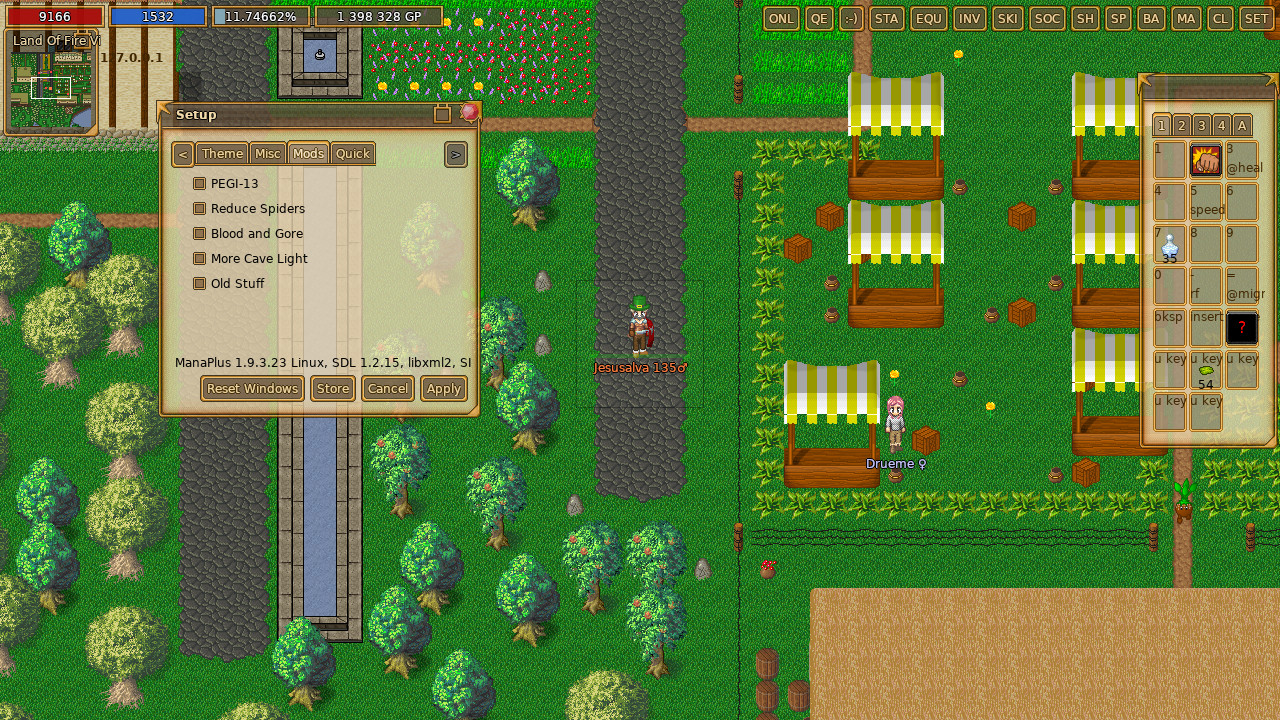Open the Inventory via the INV icon
This screenshot has width=1280, height=720.
click(968, 18)
